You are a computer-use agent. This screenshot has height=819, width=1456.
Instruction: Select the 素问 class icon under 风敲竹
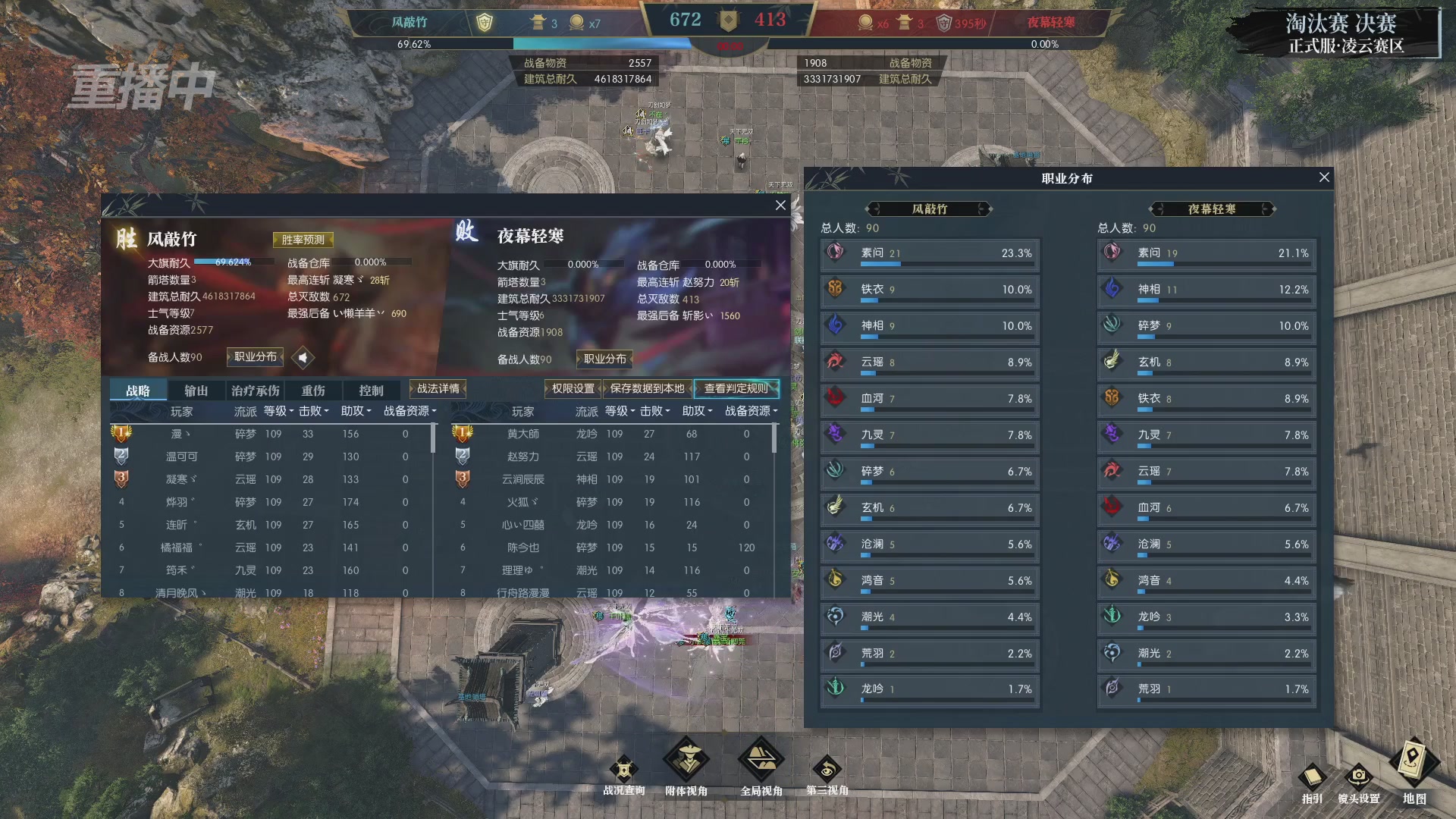[x=835, y=253]
